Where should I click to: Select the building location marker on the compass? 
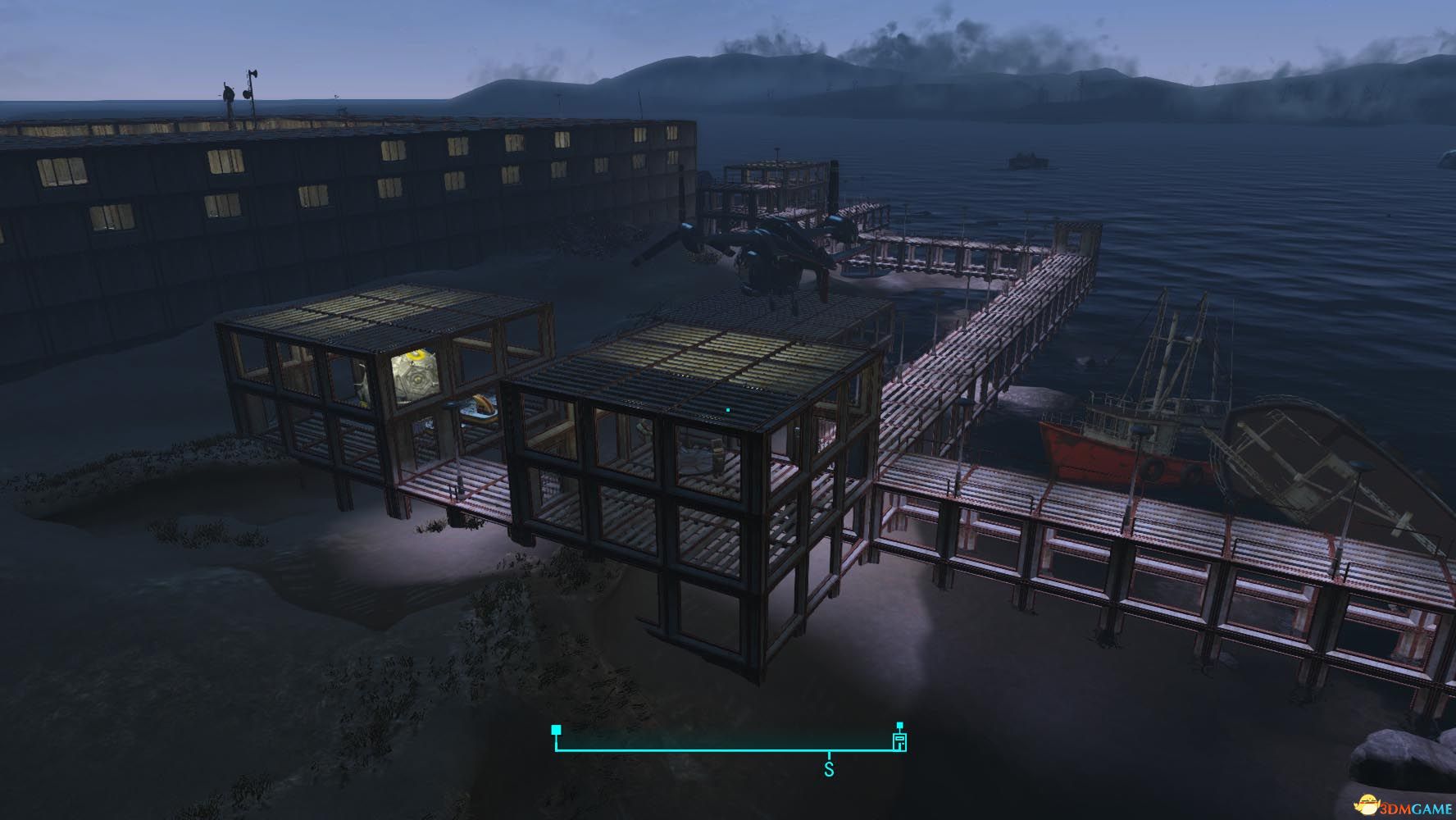click(x=899, y=740)
